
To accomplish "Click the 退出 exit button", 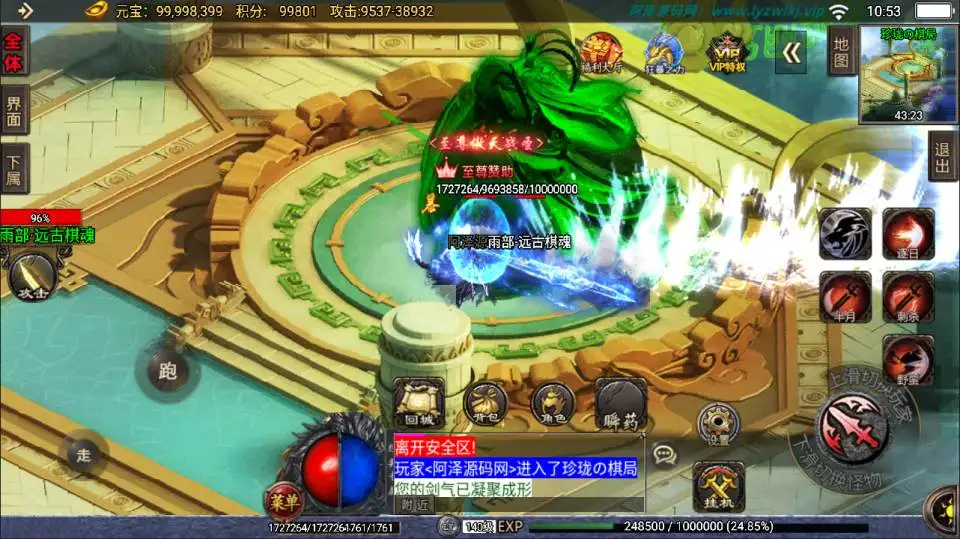I will tap(943, 157).
